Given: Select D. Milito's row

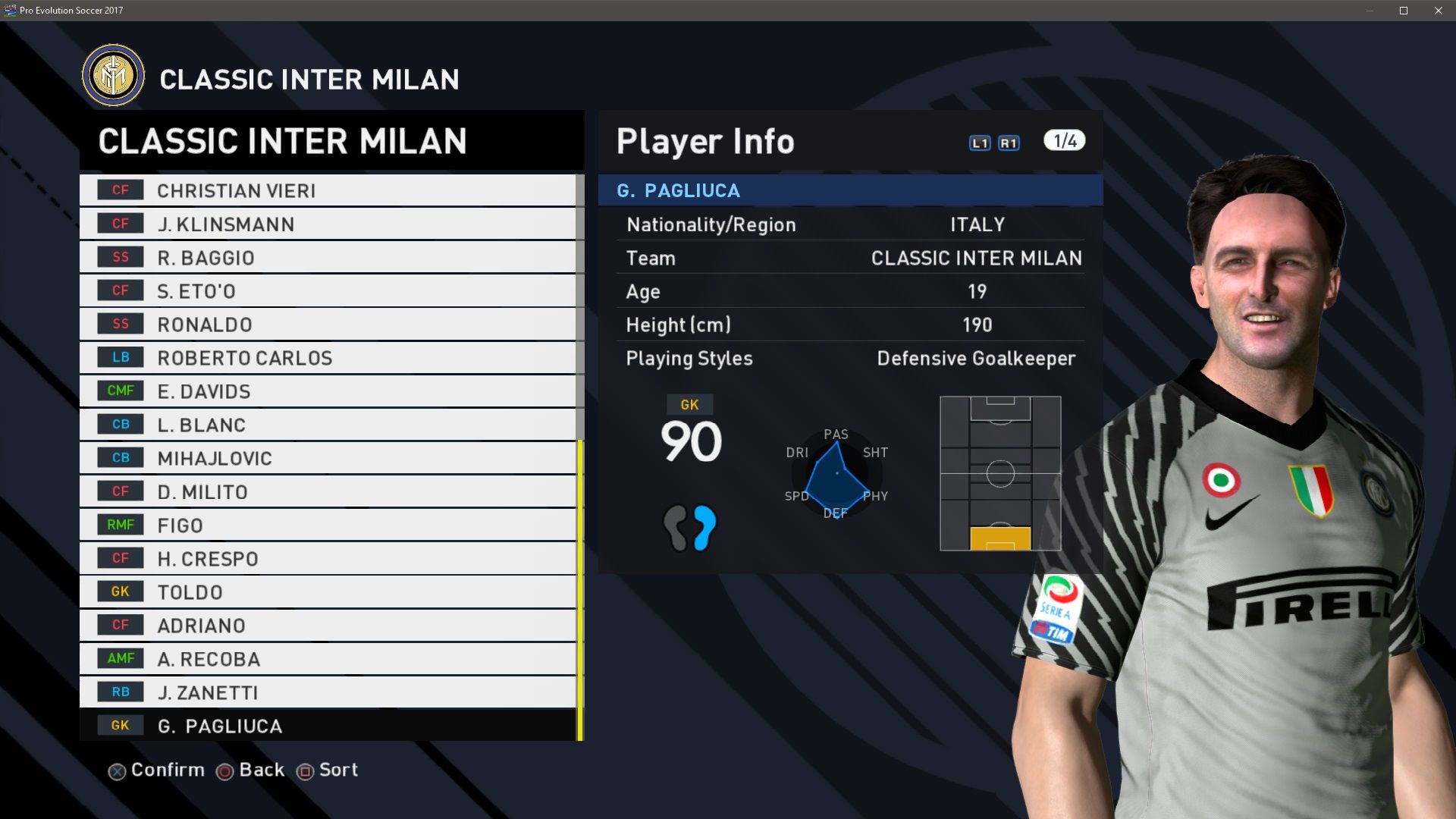Looking at the screenshot, I should (328, 491).
